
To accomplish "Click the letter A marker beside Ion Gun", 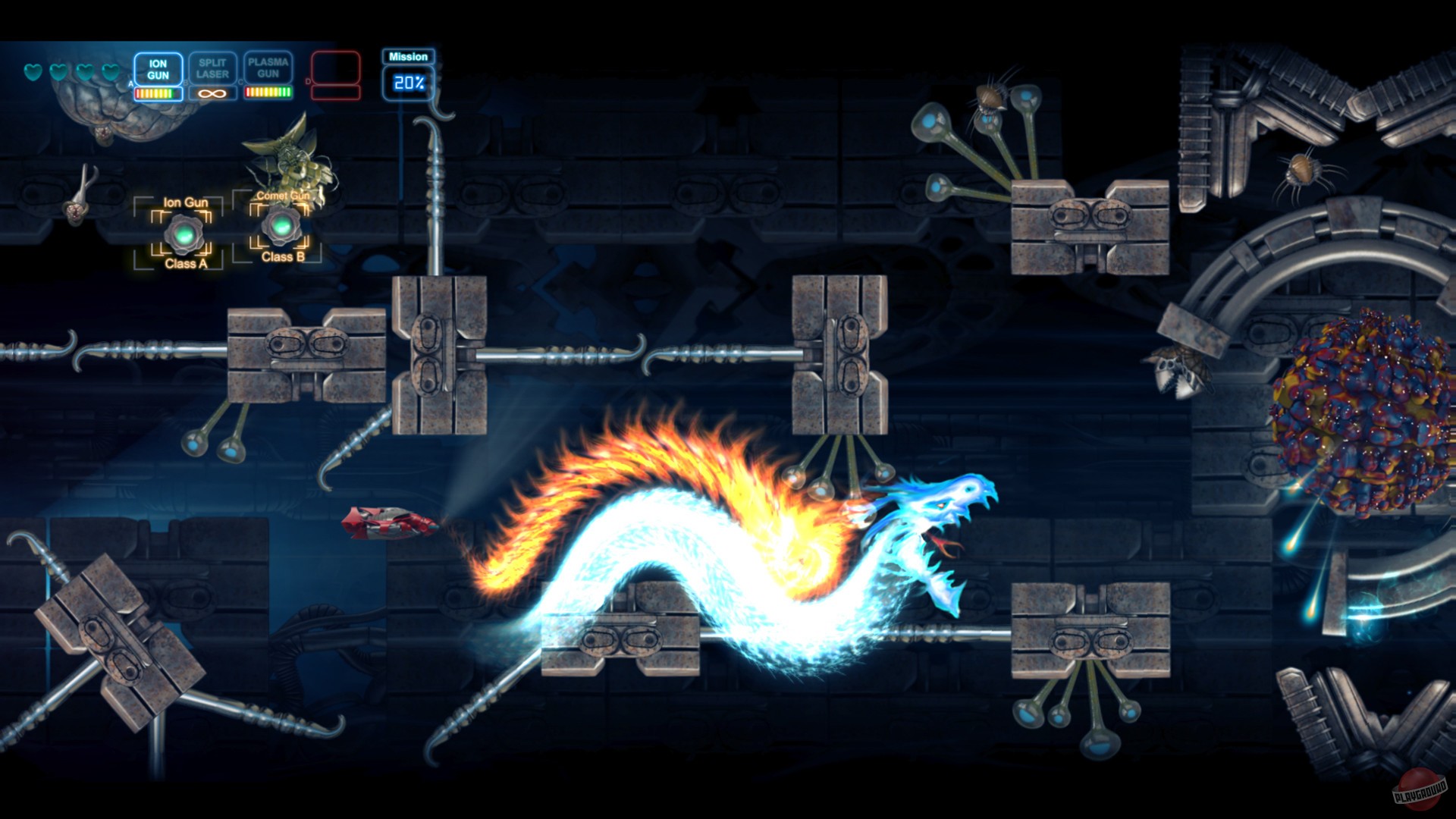I will (x=130, y=84).
